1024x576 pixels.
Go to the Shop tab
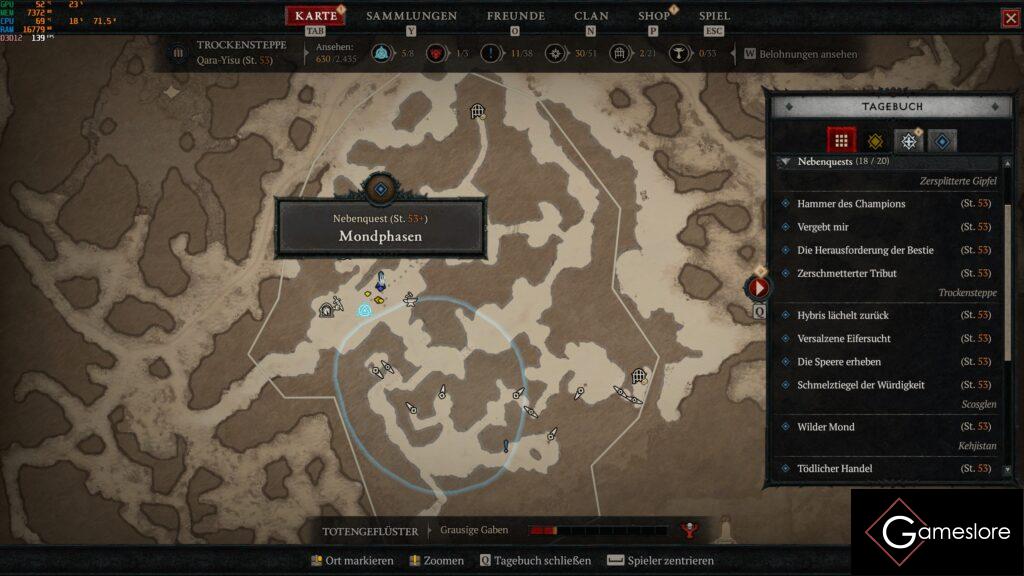pos(653,16)
